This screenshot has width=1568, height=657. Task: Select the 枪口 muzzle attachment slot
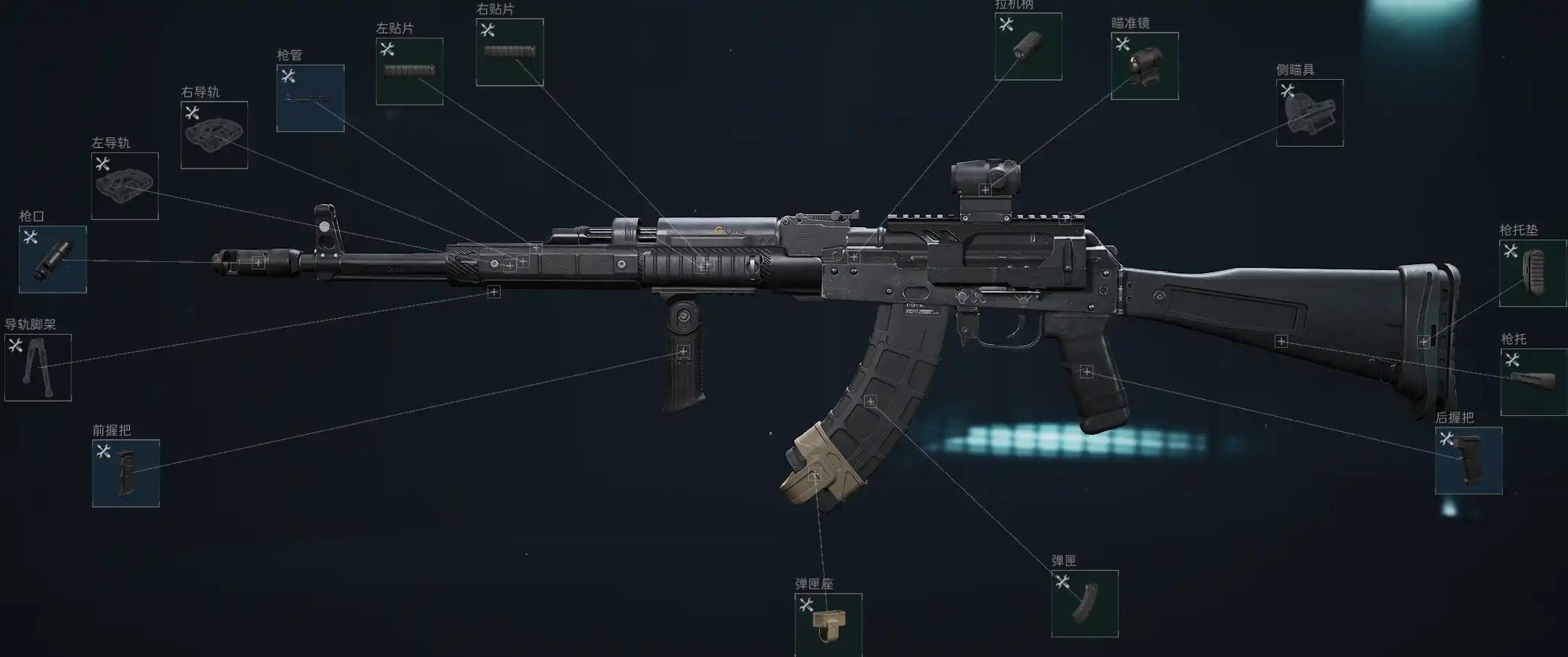coord(52,259)
